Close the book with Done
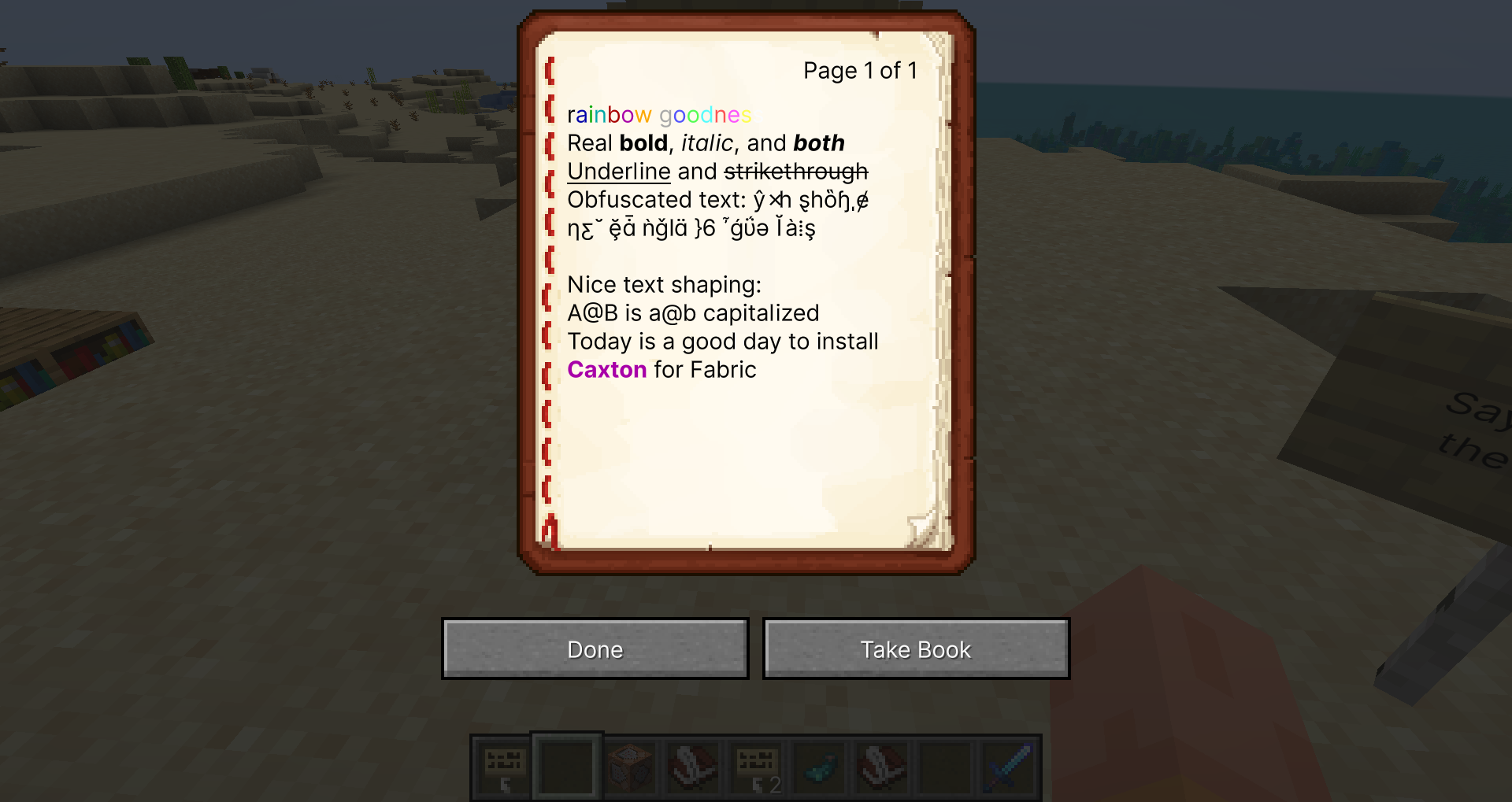 595,649
